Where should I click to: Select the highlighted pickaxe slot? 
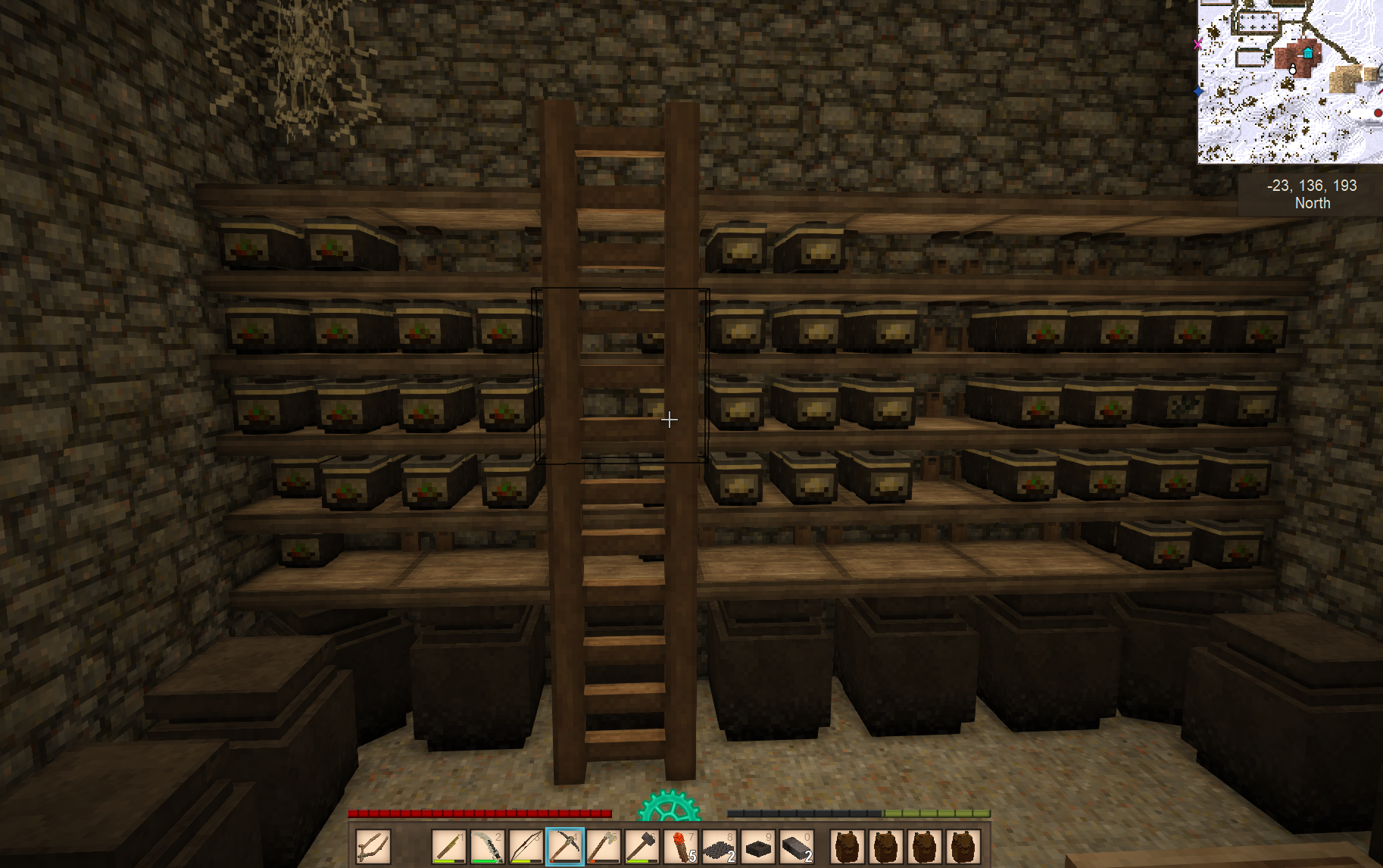[x=565, y=846]
